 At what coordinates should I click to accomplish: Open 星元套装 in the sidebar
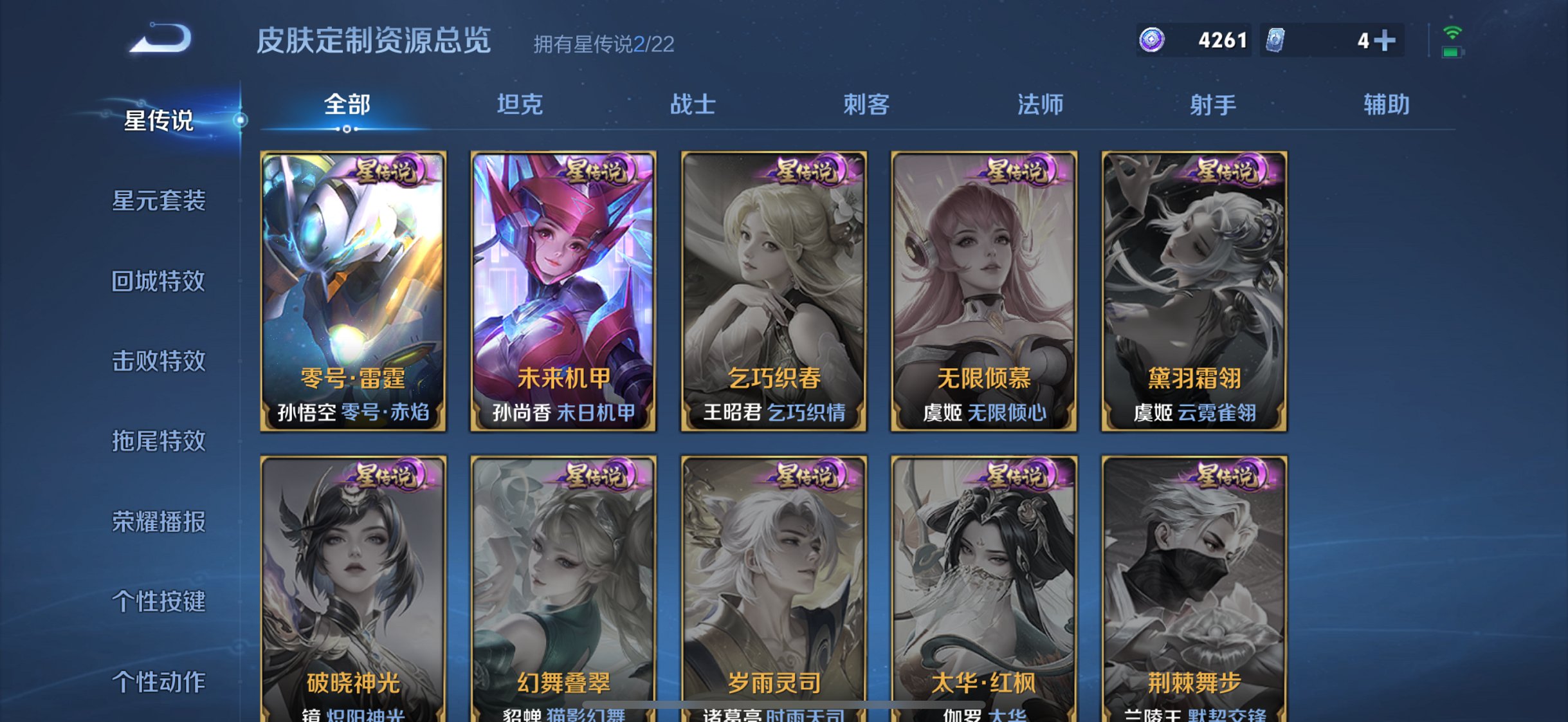click(x=160, y=201)
